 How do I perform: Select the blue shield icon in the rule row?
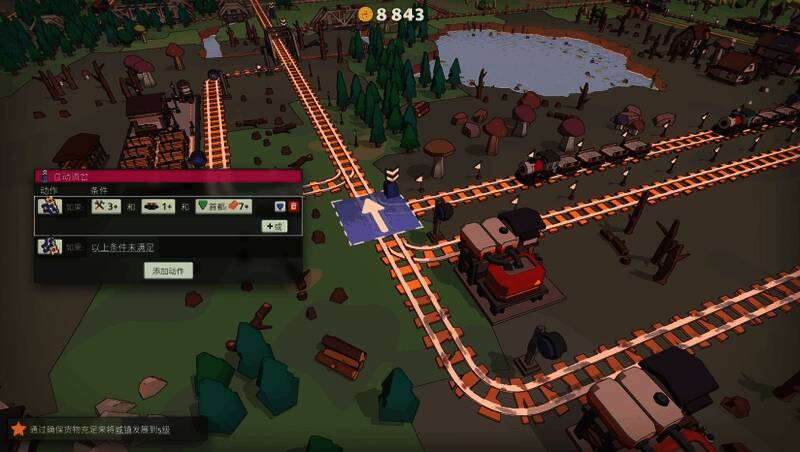(x=281, y=206)
